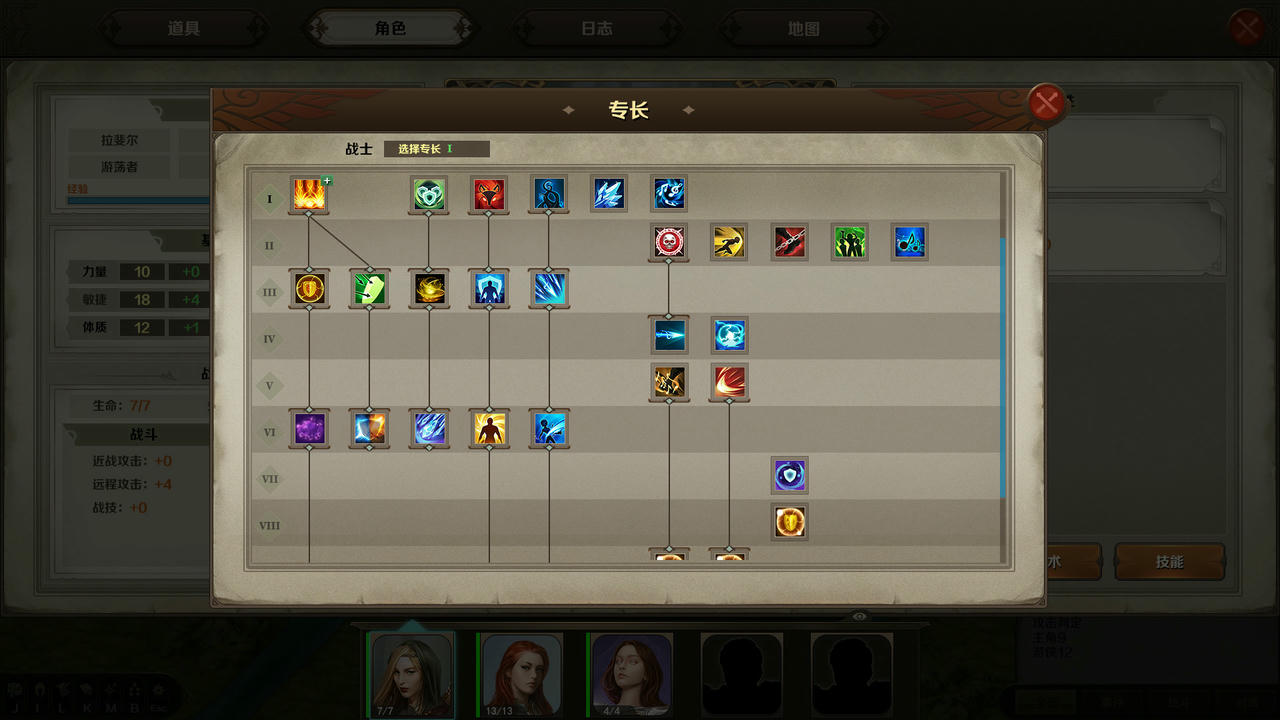Select the yellow running figure talent
The height and width of the screenshot is (720, 1280).
(729, 241)
